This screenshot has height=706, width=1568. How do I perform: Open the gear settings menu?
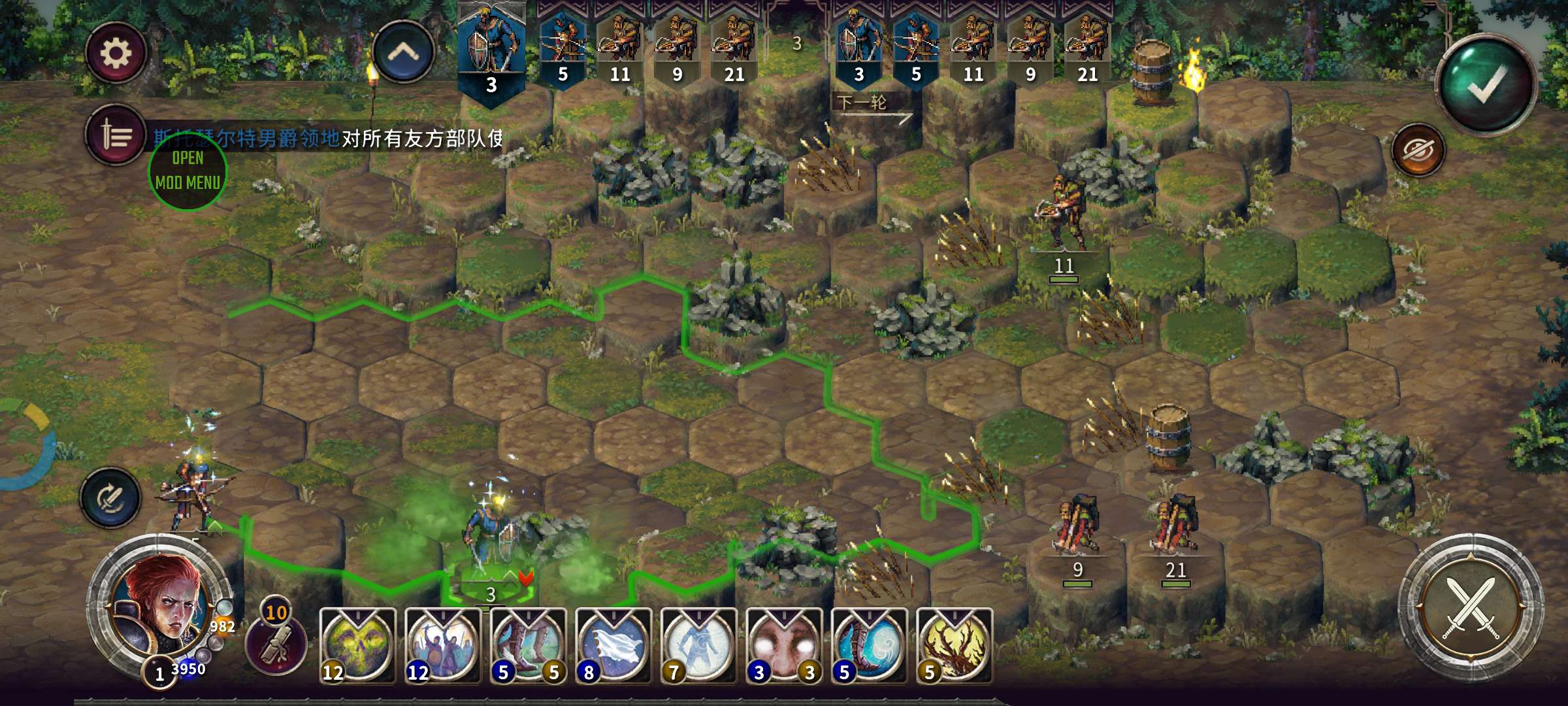coord(115,53)
